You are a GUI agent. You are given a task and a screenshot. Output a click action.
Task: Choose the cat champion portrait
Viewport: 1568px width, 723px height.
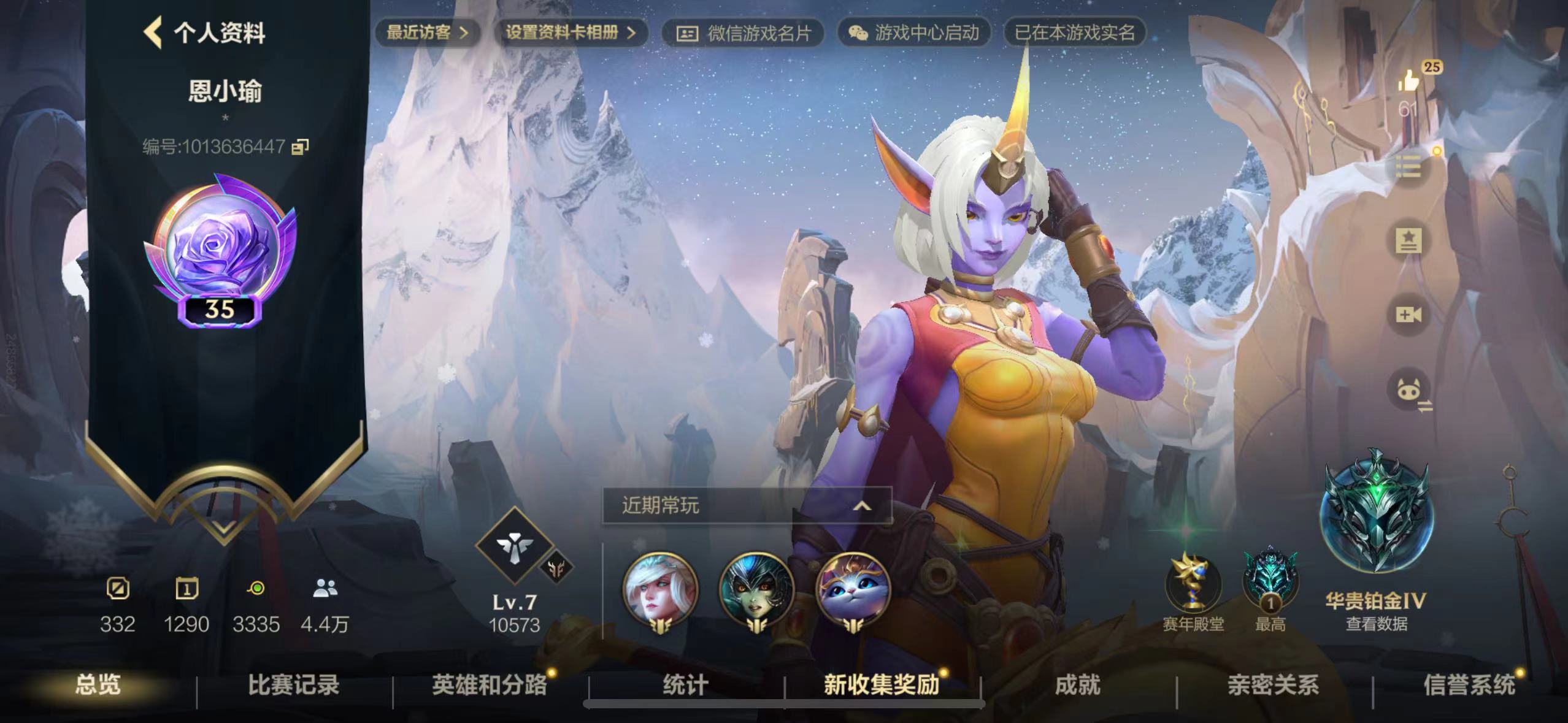click(x=853, y=589)
